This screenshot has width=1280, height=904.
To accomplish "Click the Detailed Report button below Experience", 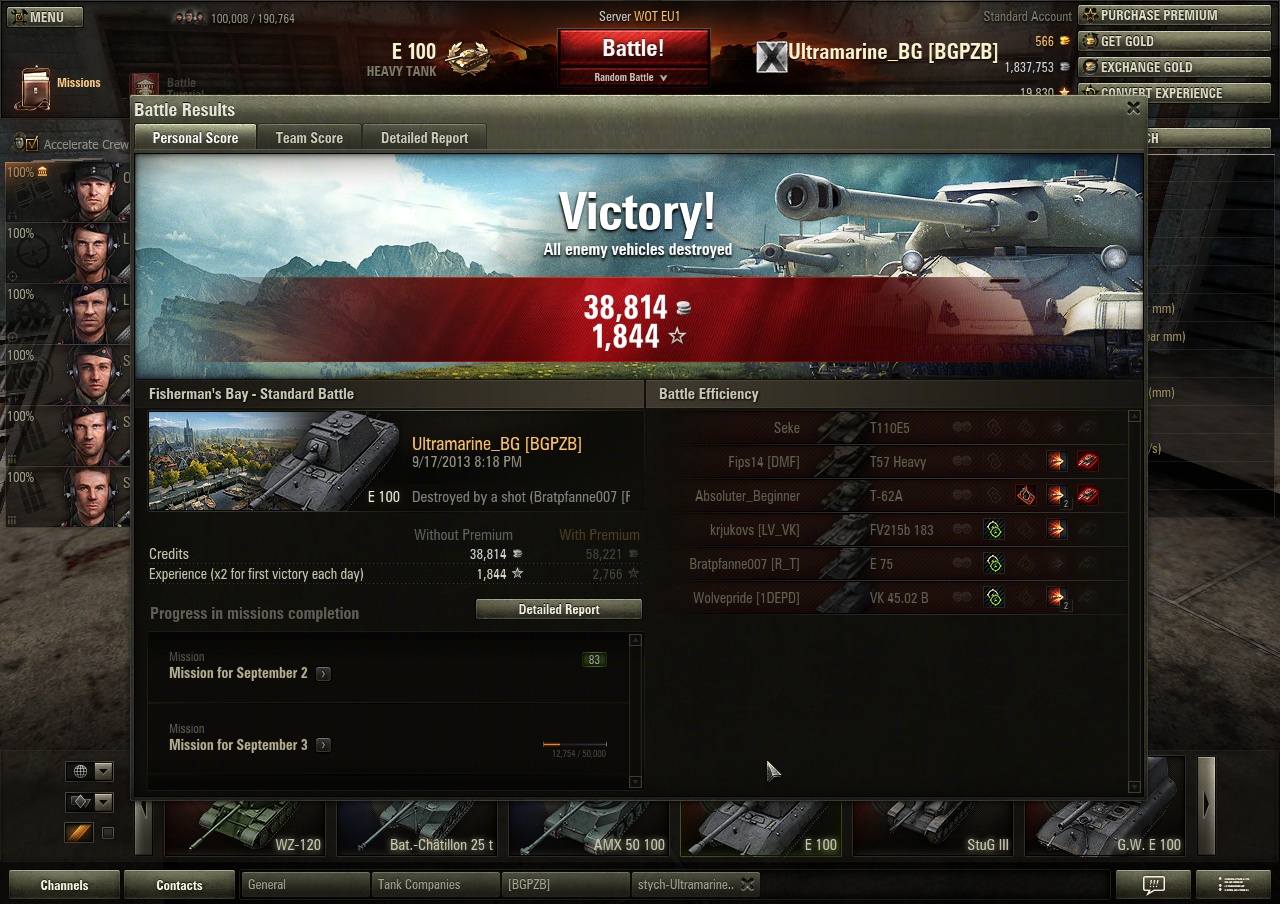I will click(x=559, y=609).
